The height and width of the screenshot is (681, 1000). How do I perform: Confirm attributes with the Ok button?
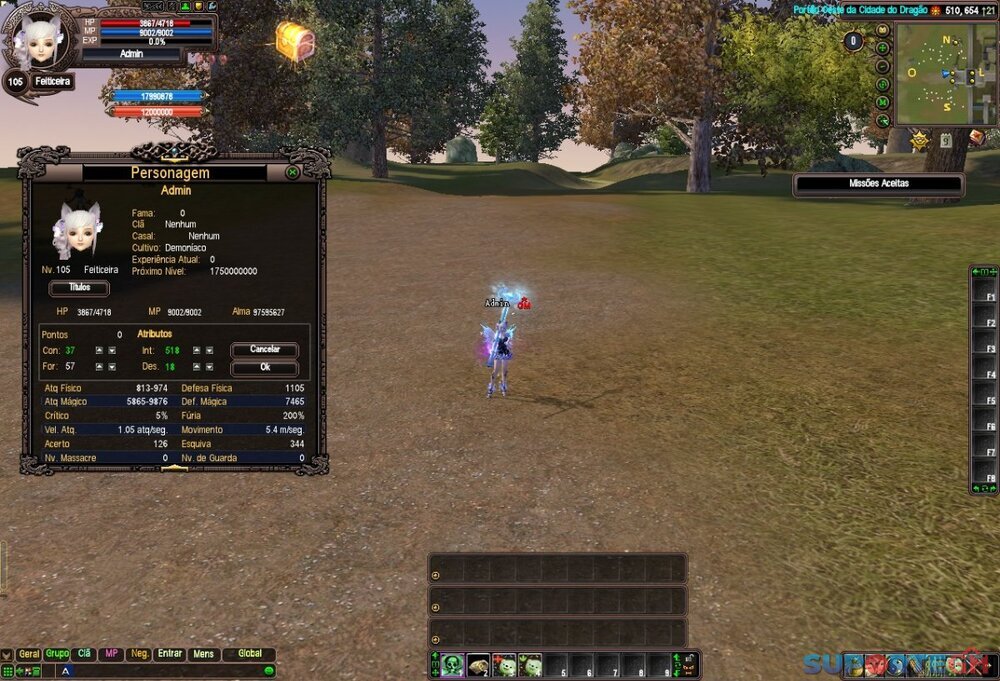tap(264, 367)
